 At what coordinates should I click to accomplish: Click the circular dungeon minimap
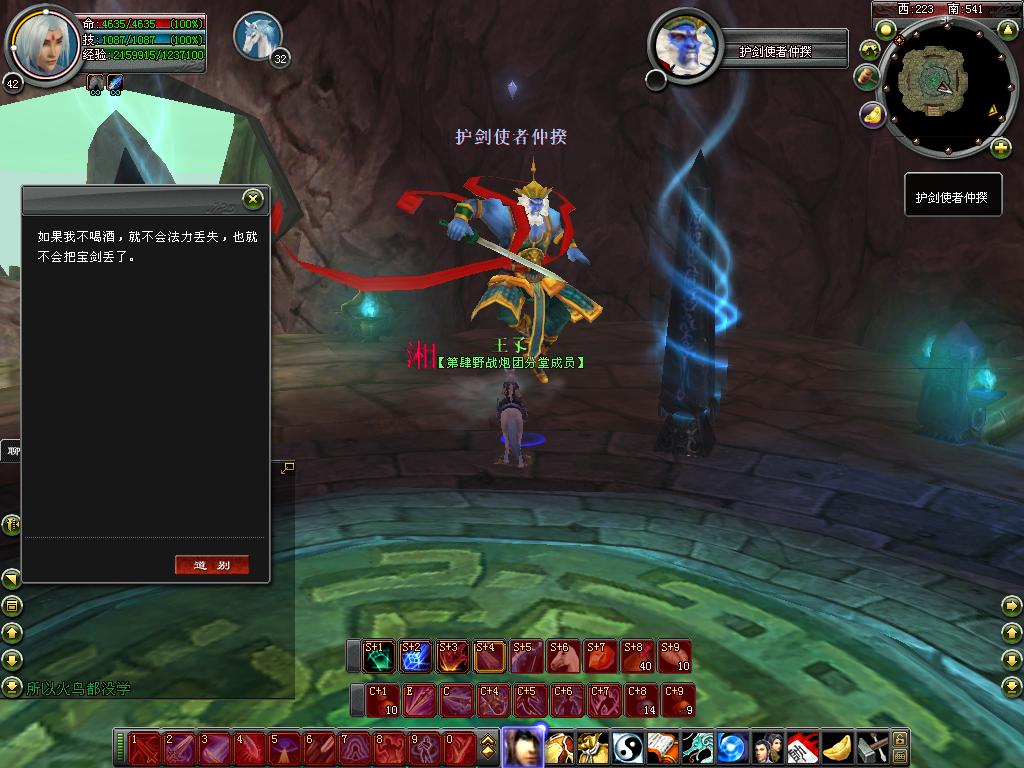[940, 88]
